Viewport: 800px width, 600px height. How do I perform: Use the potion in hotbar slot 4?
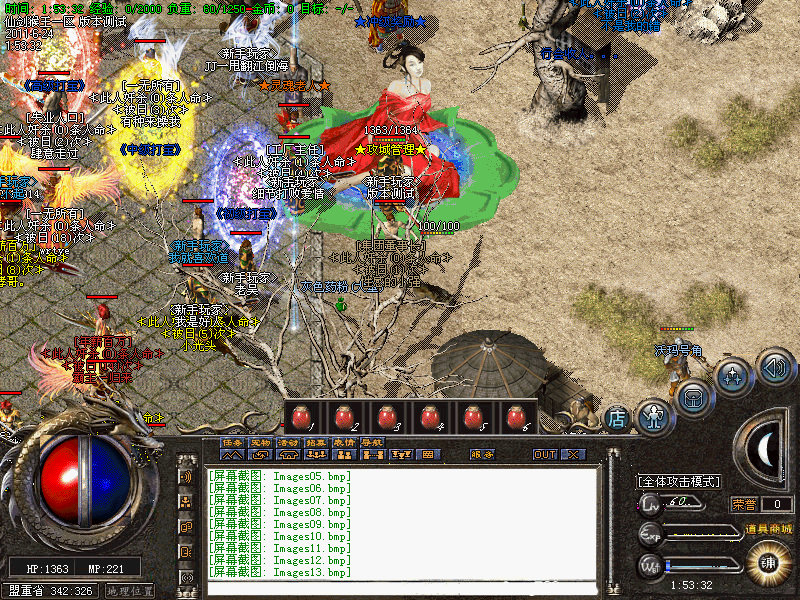point(431,417)
